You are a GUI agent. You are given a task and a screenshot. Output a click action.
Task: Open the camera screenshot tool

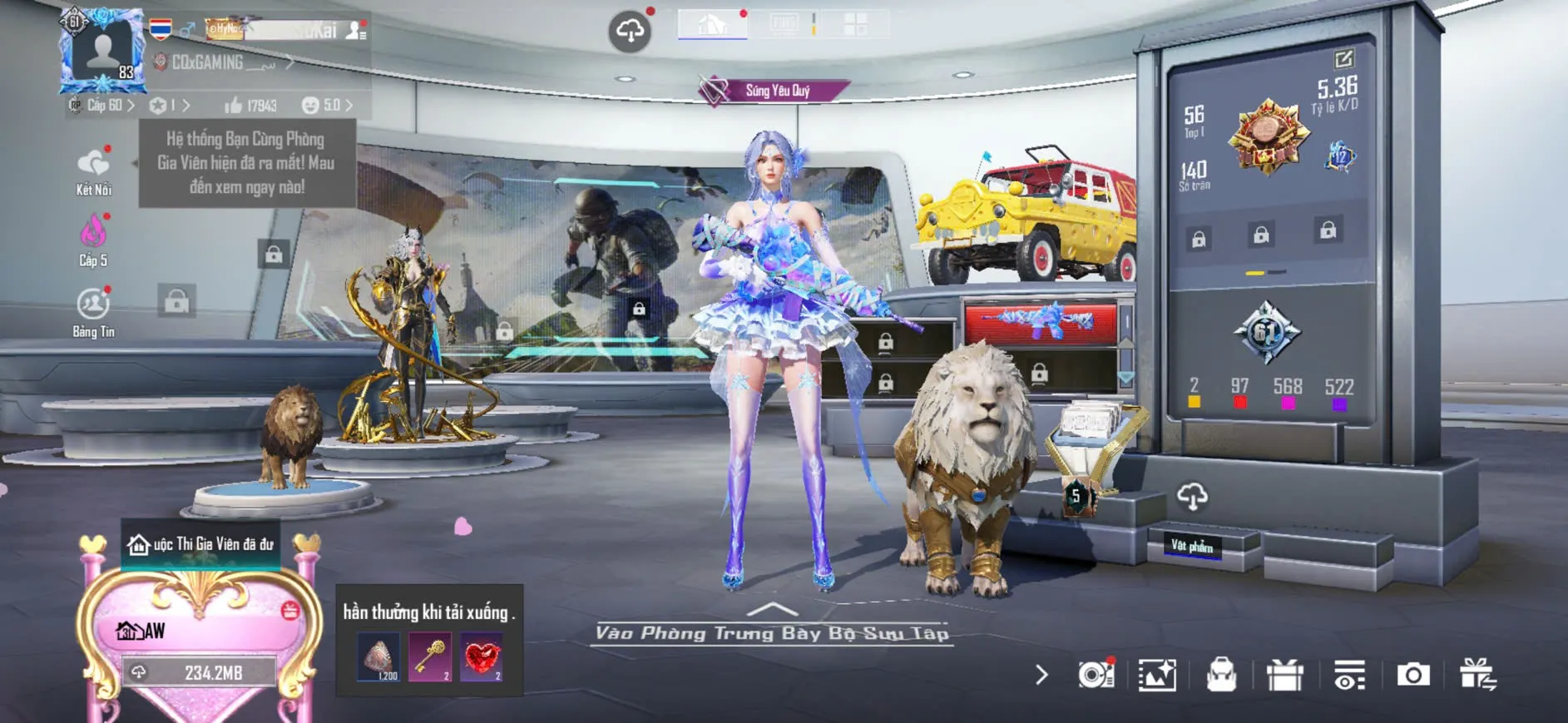pos(1413,675)
